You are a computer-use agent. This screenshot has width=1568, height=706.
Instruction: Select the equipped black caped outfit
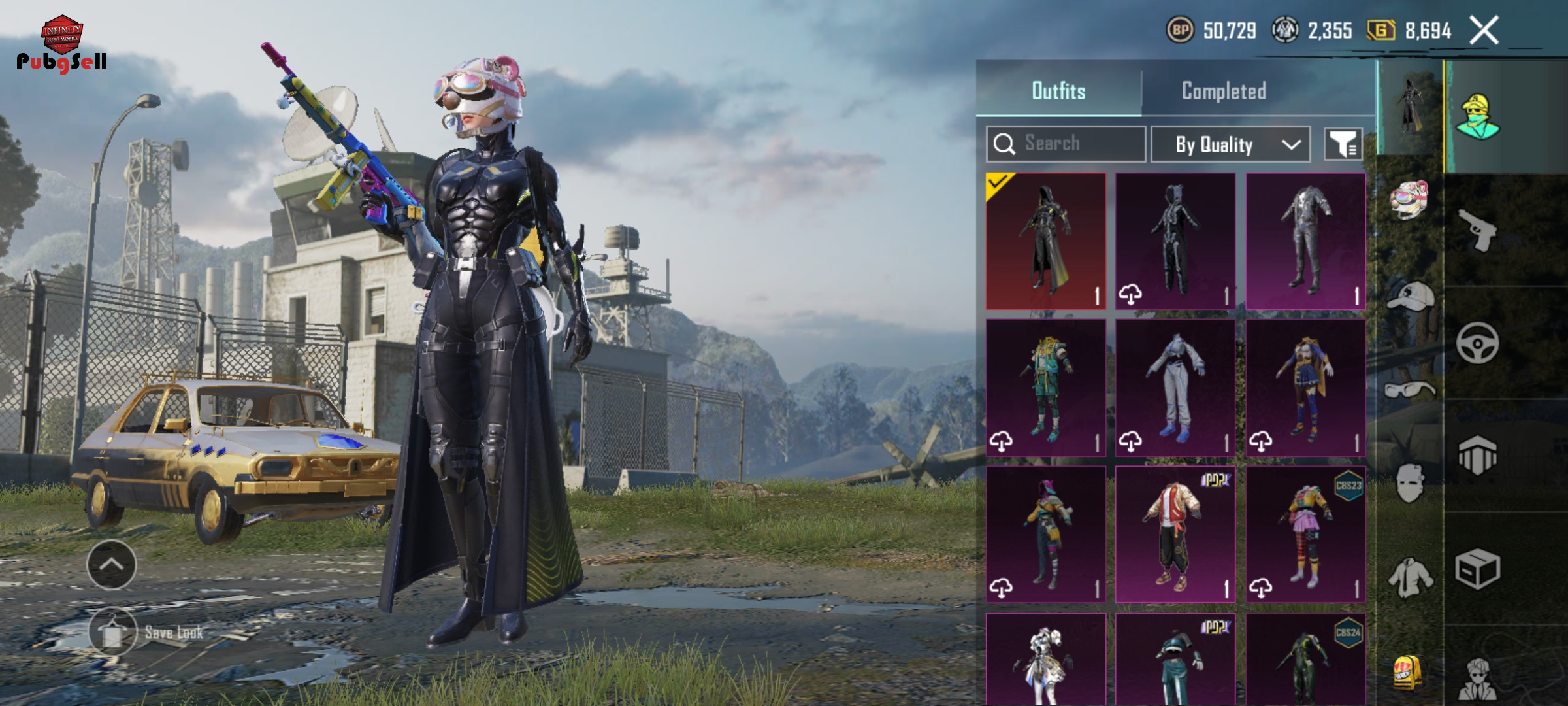pos(1045,241)
